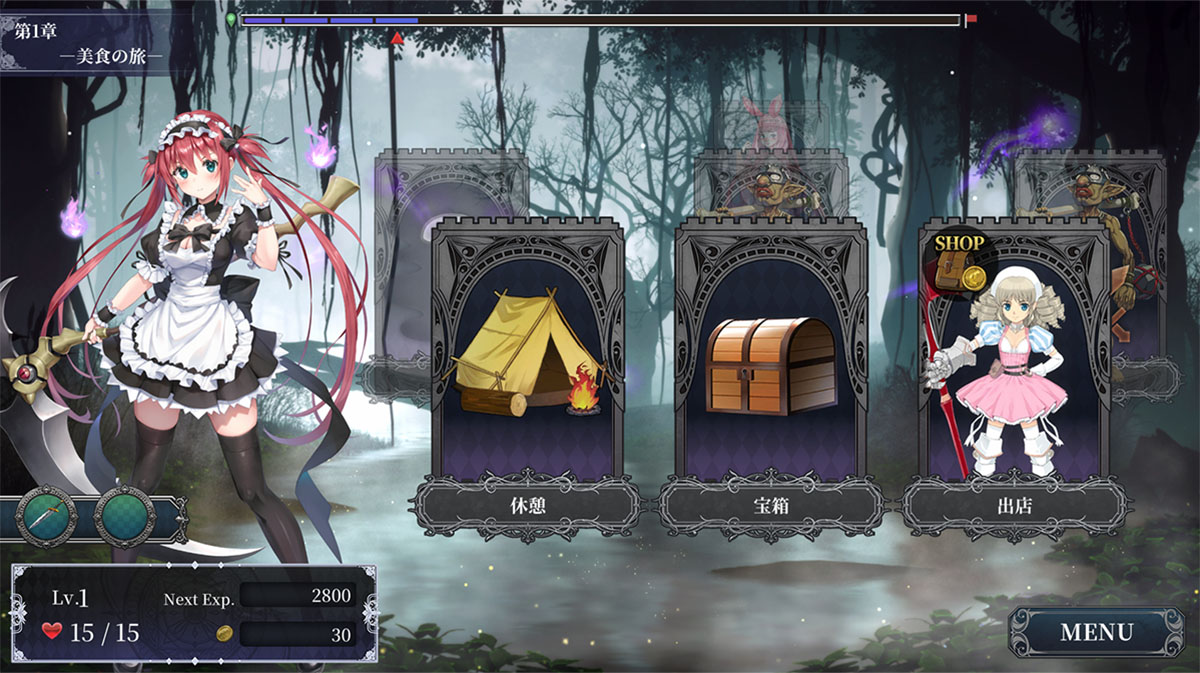The image size is (1200, 673).
Task: Open the MENU button
Action: pyautogui.click(x=1096, y=632)
